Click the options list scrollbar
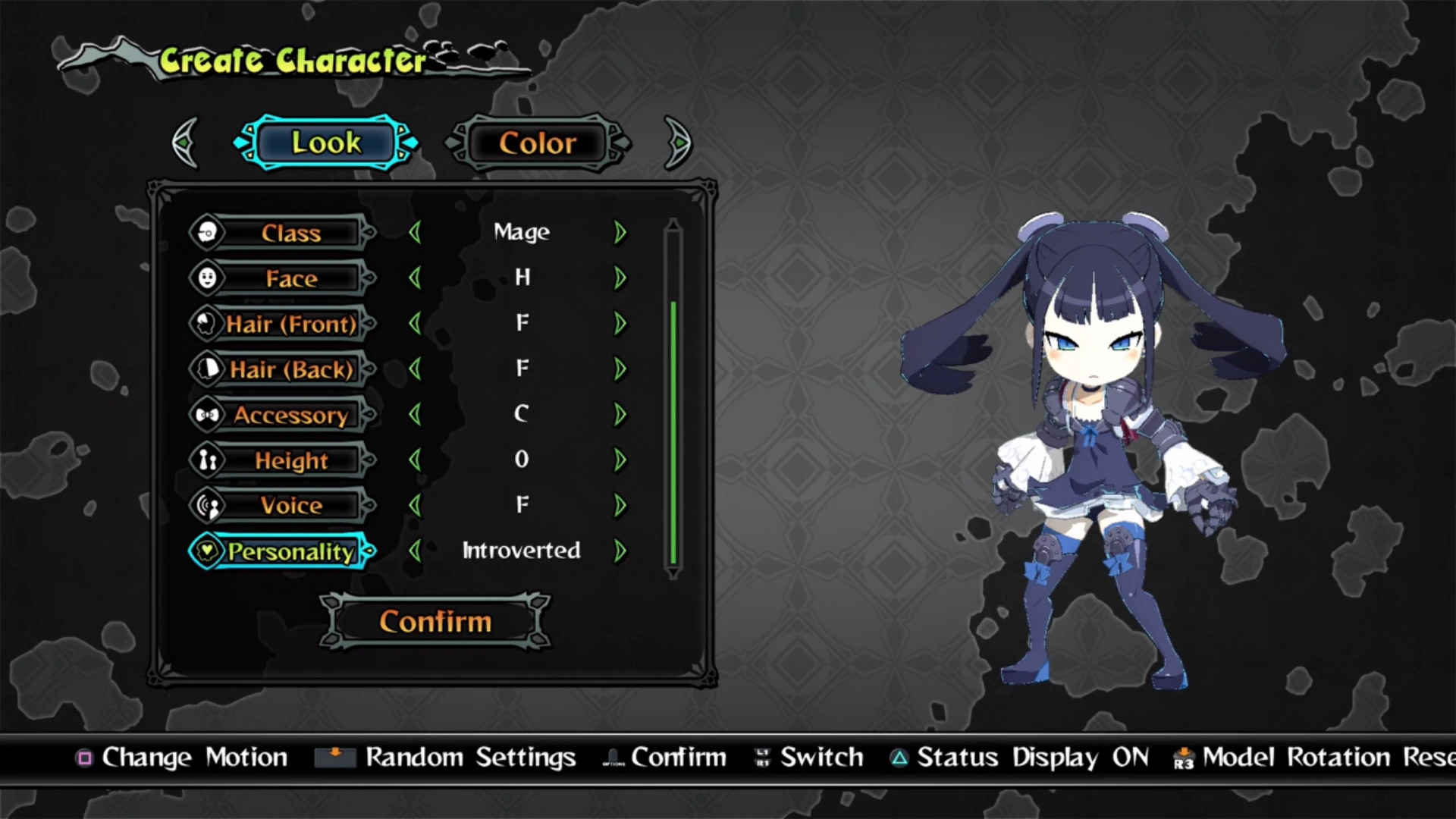The height and width of the screenshot is (819, 1456). [673, 432]
